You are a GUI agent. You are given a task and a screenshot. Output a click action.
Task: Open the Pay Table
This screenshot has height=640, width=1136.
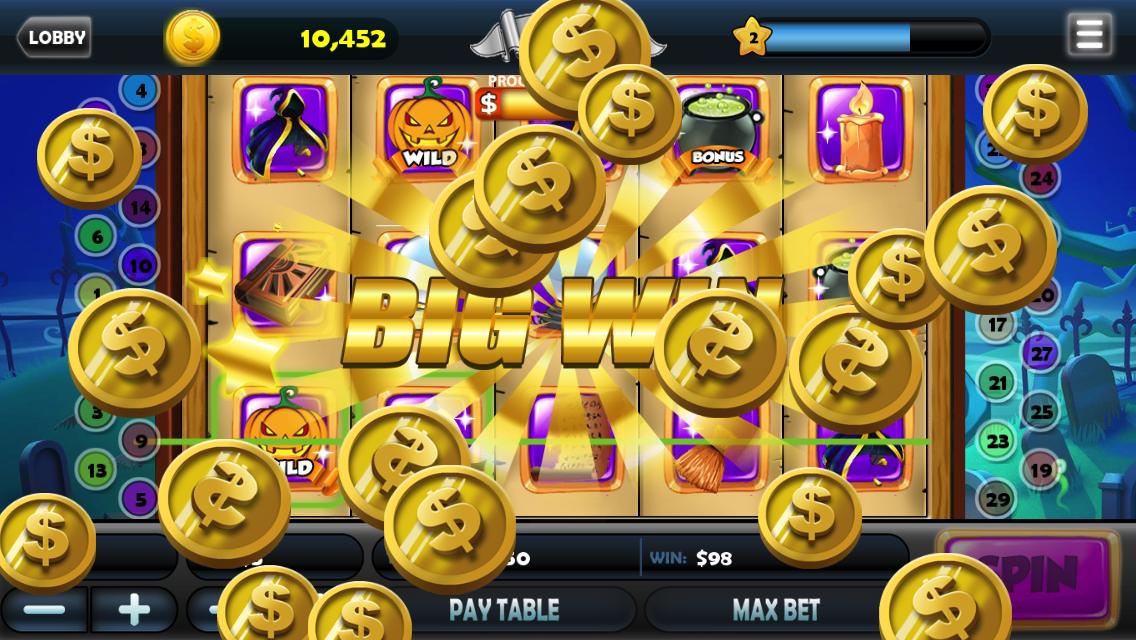point(504,609)
